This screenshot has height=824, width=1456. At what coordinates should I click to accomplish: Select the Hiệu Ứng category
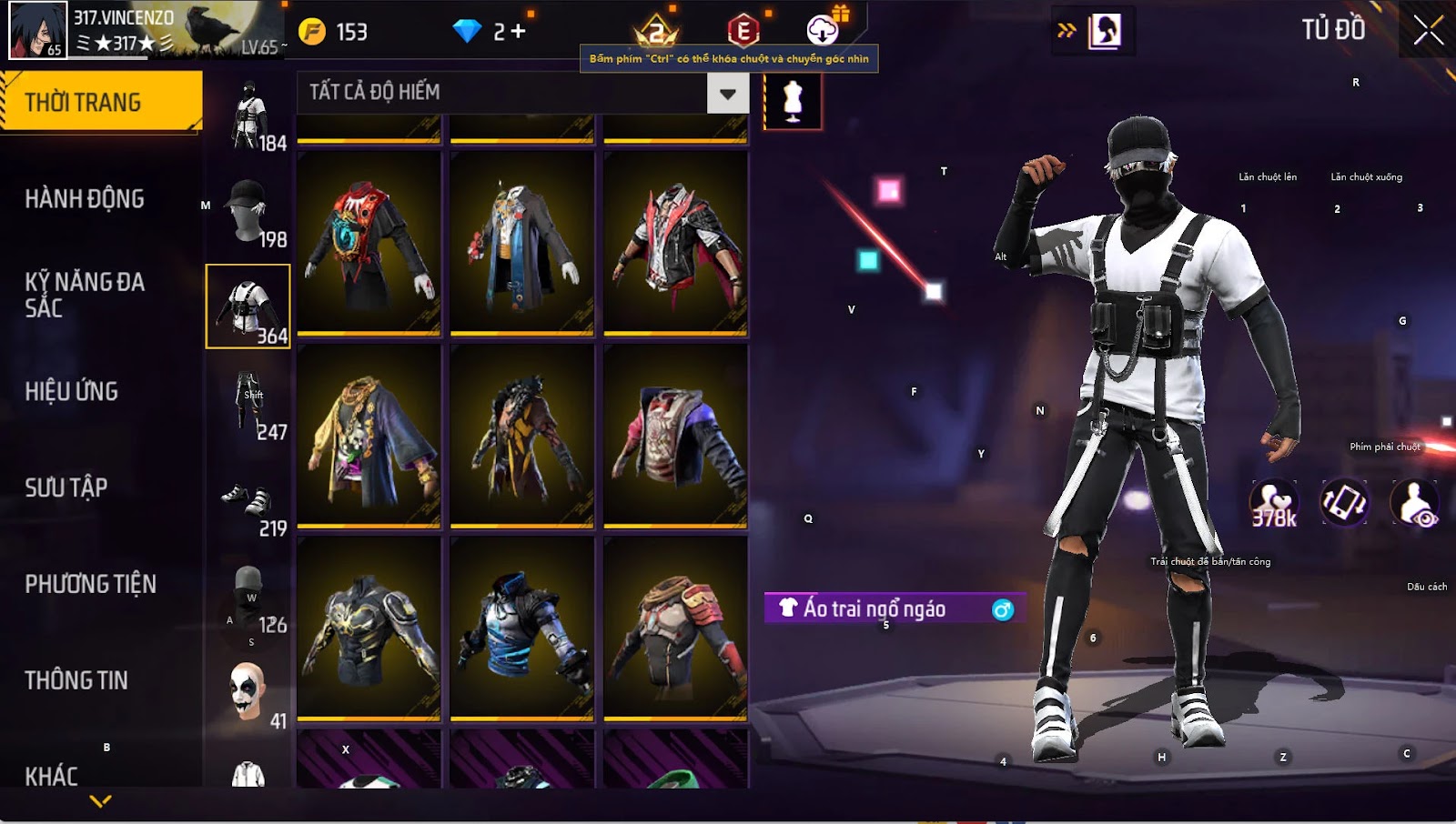pos(72,391)
